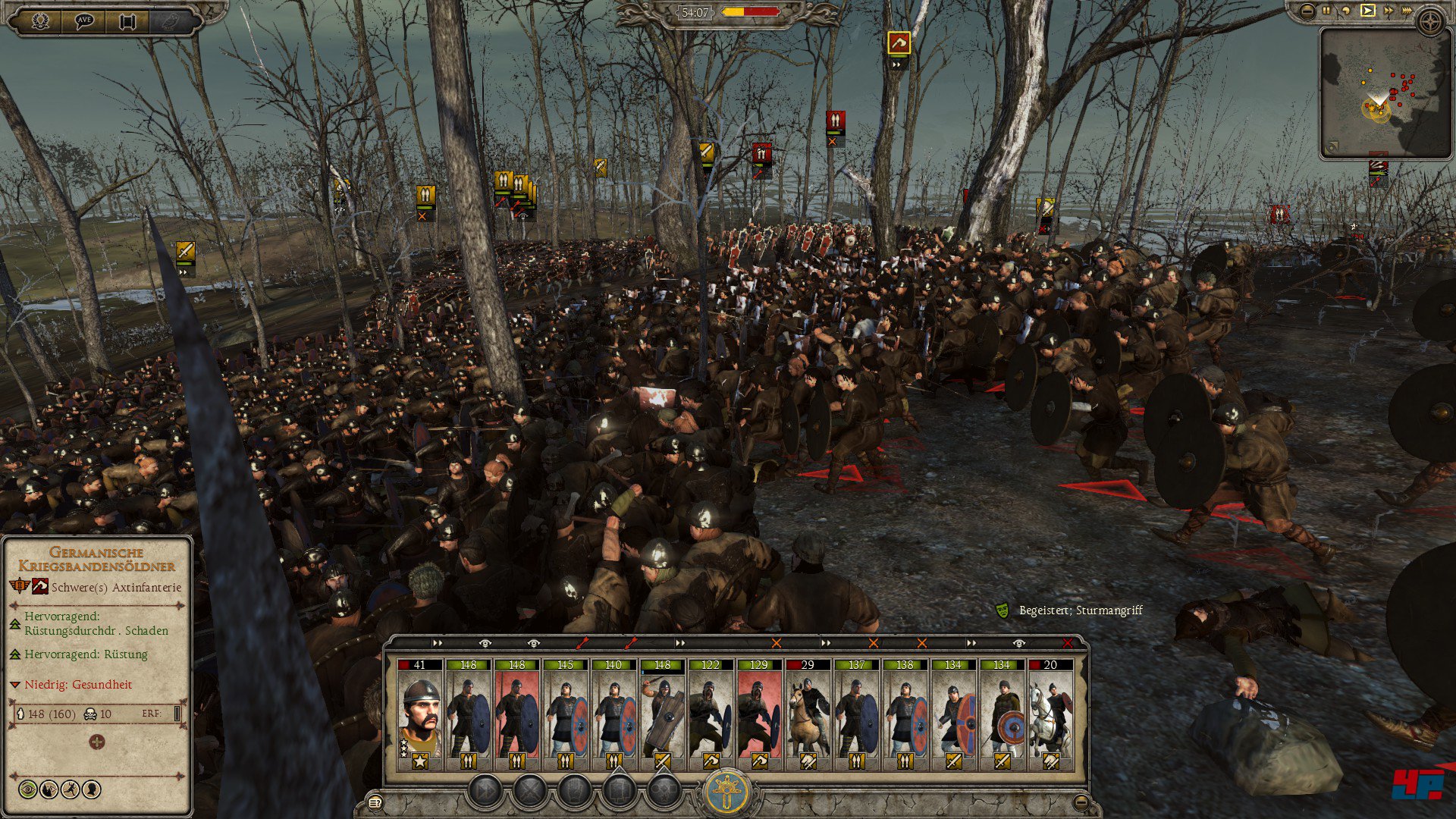Open the scroll objectives button
The width and height of the screenshot is (1456, 819).
pyautogui.click(x=127, y=21)
